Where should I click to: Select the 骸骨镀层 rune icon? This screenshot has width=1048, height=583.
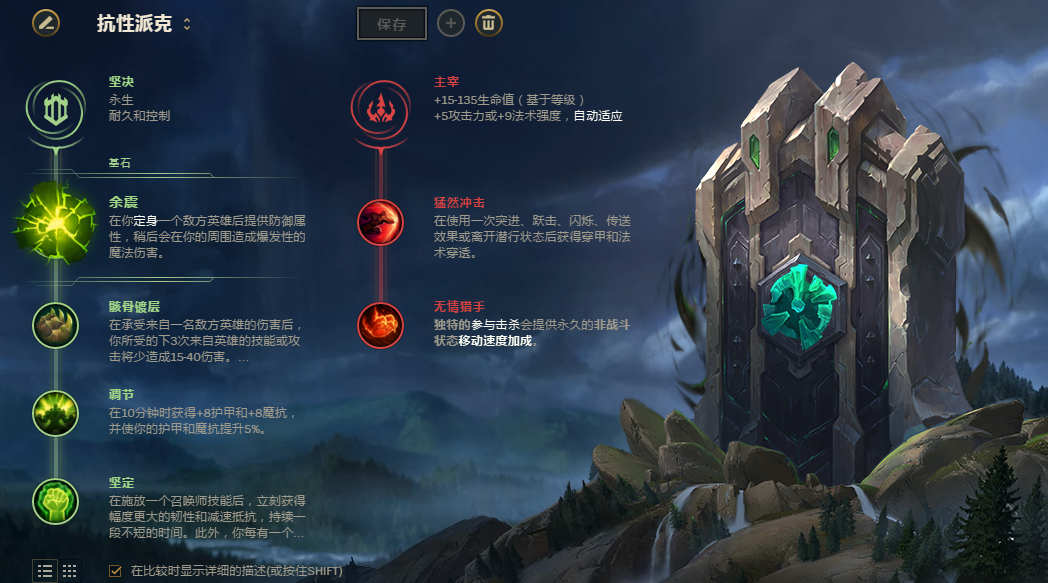(x=55, y=325)
